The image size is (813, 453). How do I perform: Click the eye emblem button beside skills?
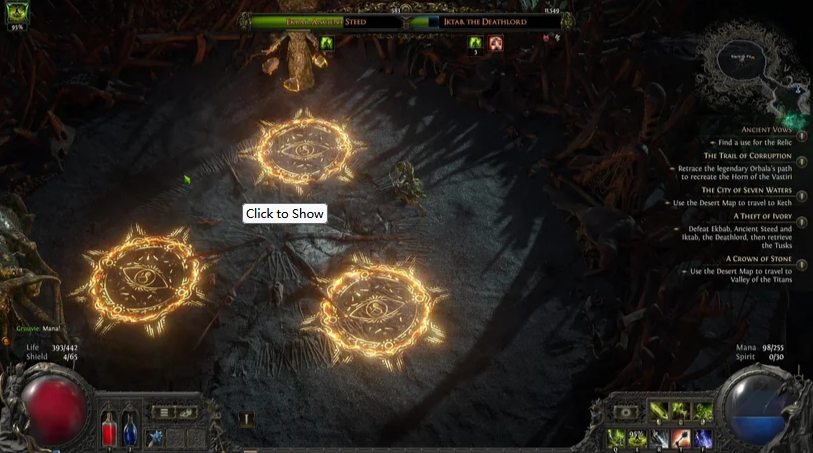[x=627, y=412]
